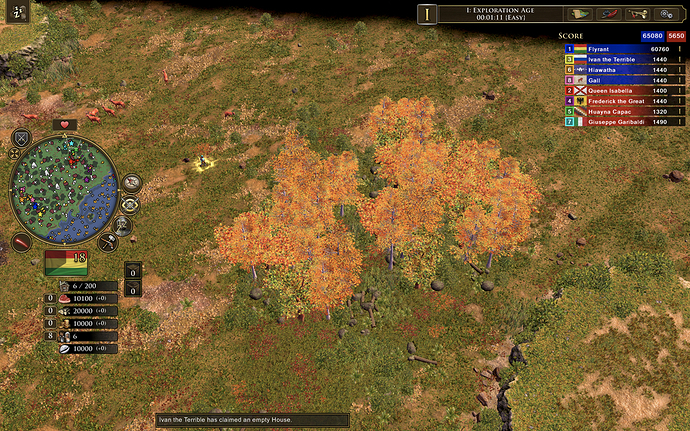Open the home city flag button
This screenshot has height=431, width=690.
(x=66, y=263)
